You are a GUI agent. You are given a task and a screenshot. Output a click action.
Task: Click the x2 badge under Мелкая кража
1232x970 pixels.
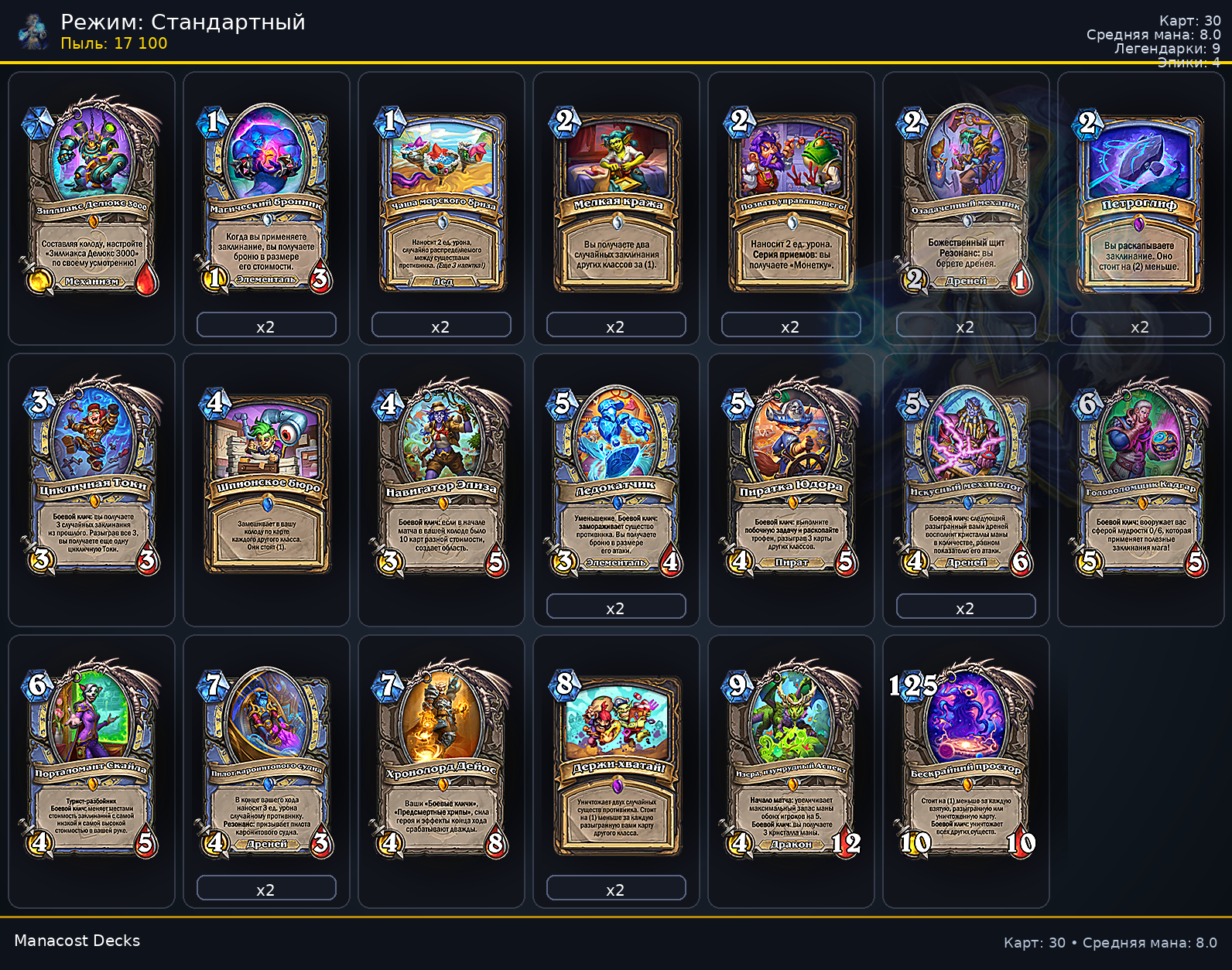coord(616,326)
